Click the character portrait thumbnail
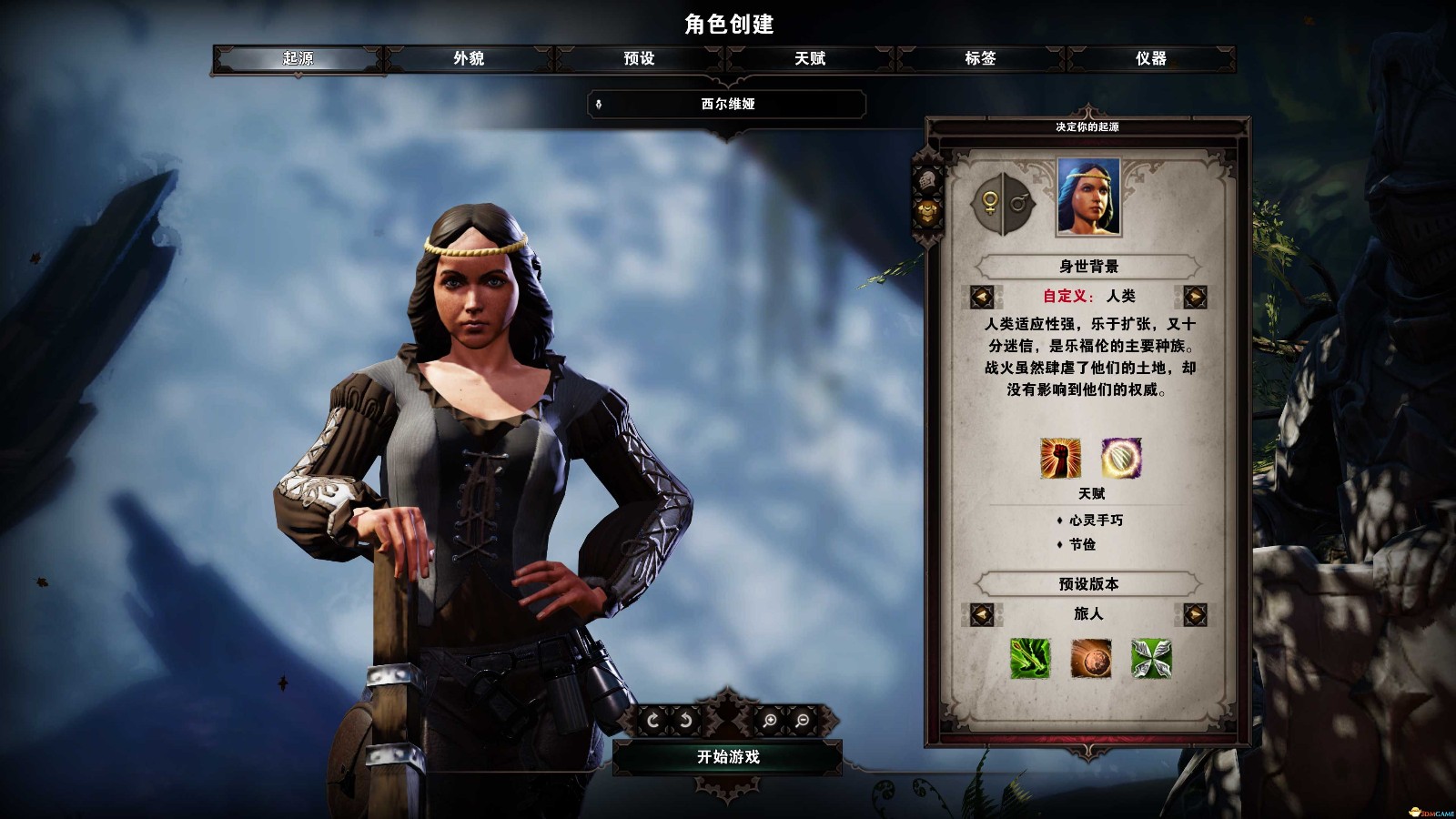 pyautogui.click(x=1088, y=197)
